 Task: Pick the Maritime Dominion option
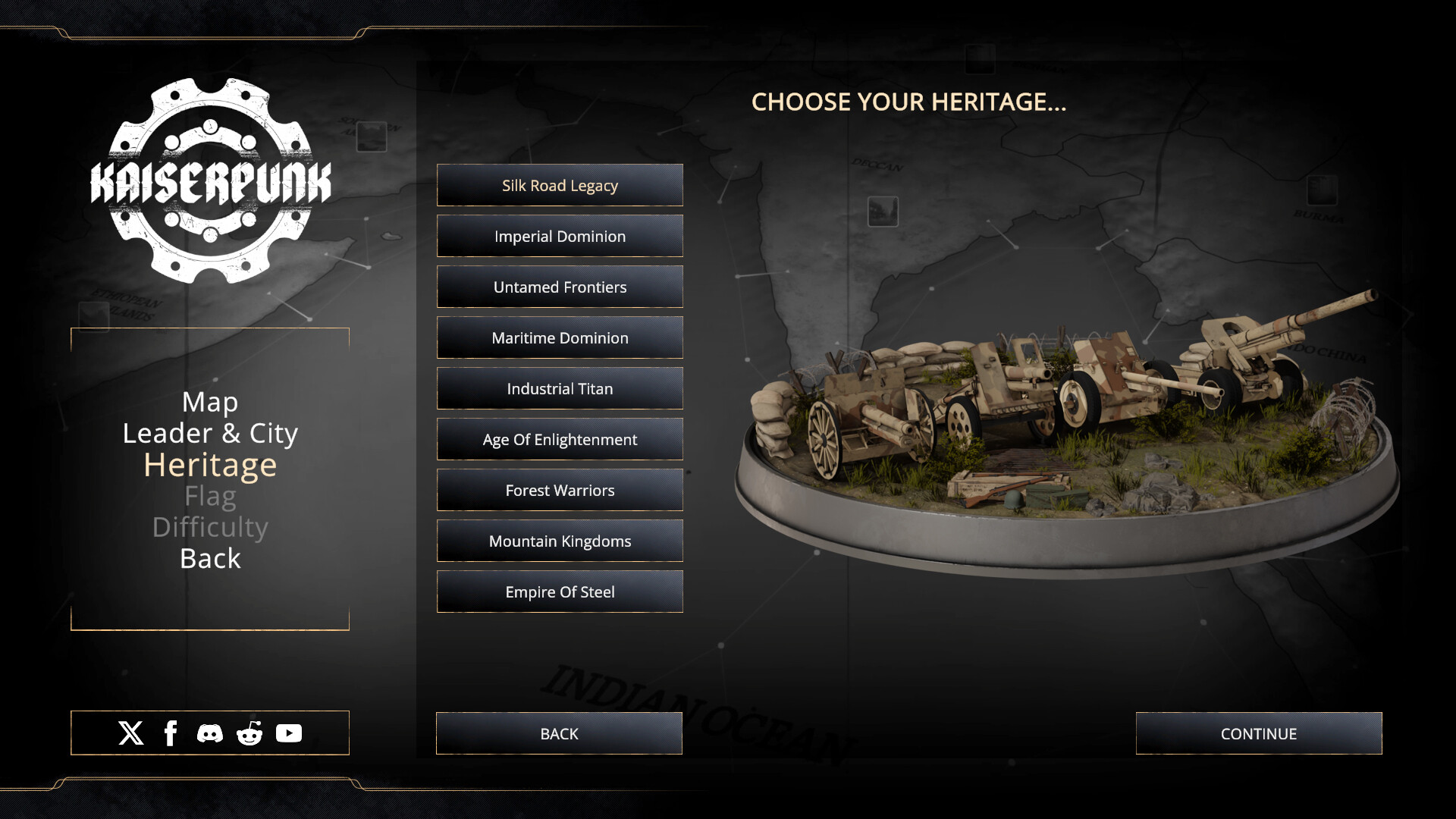560,337
